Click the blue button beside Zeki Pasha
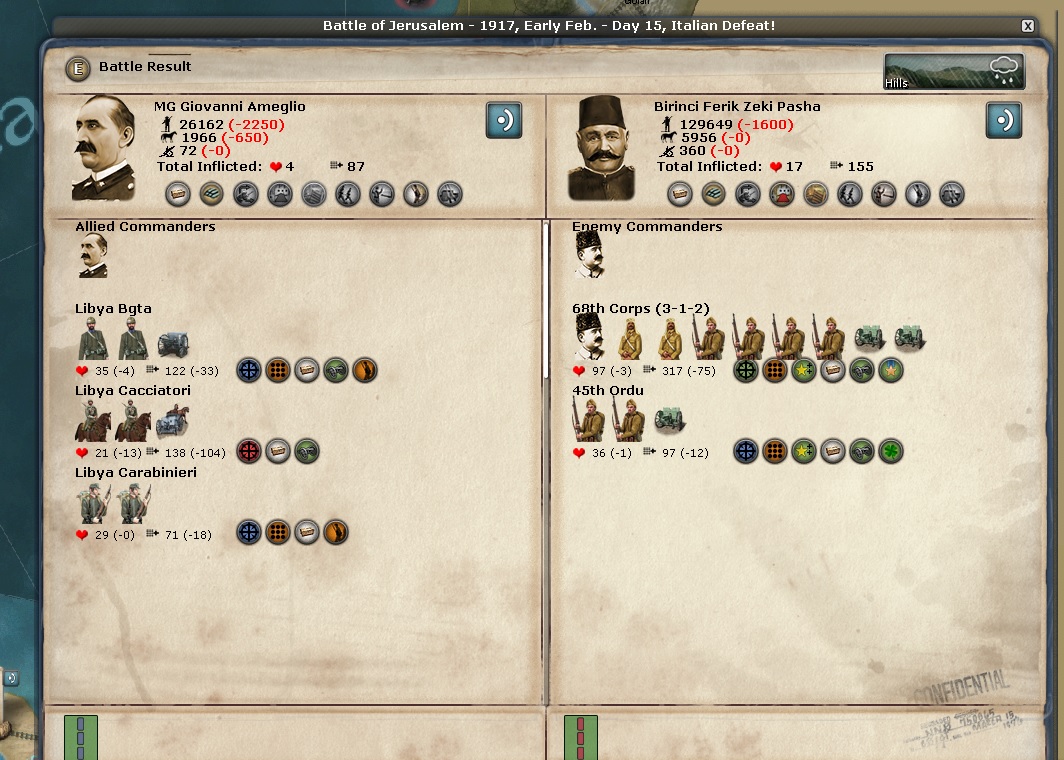 click(x=1004, y=120)
